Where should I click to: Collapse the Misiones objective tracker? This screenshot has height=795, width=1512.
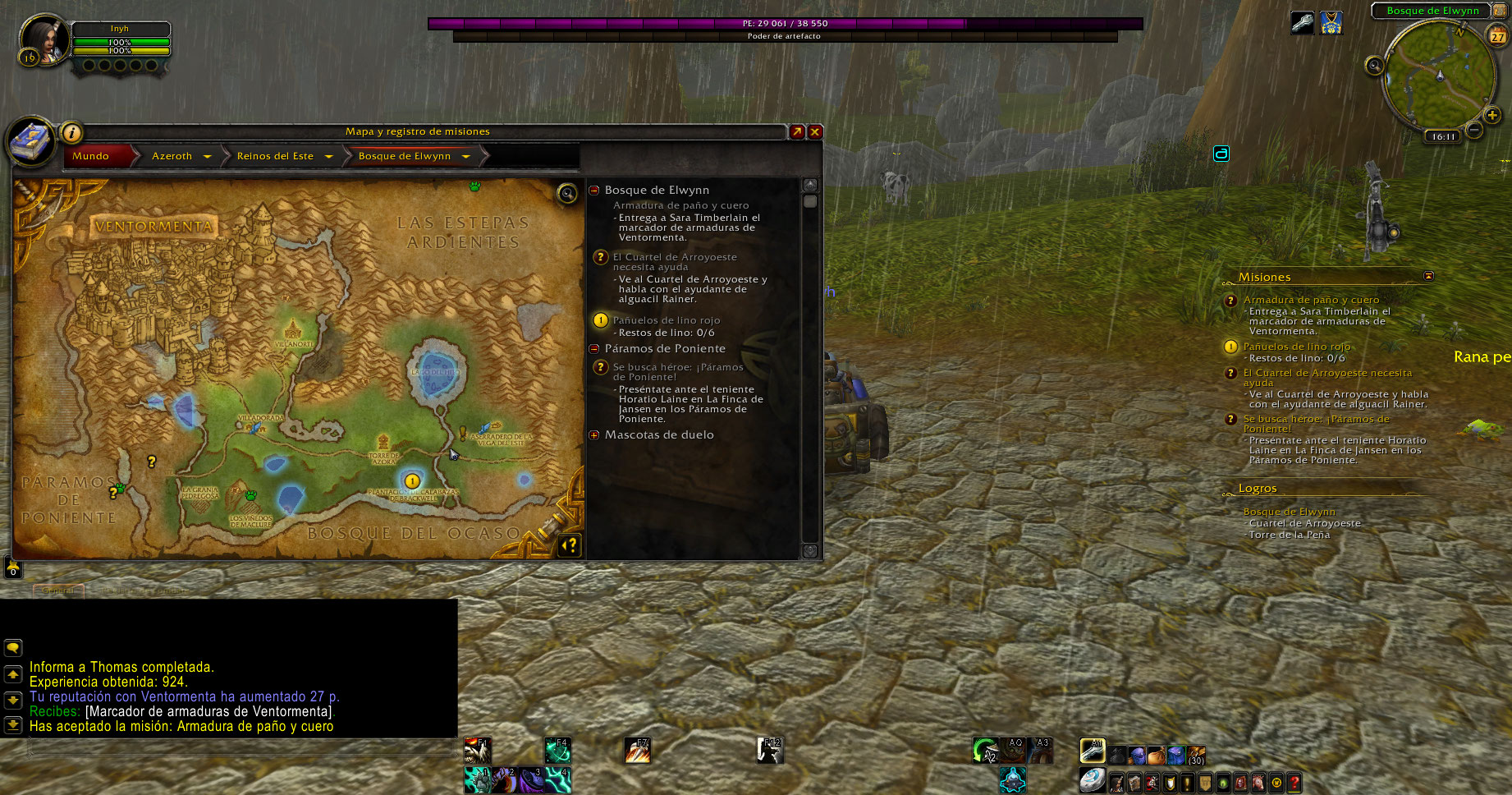click(x=1428, y=276)
